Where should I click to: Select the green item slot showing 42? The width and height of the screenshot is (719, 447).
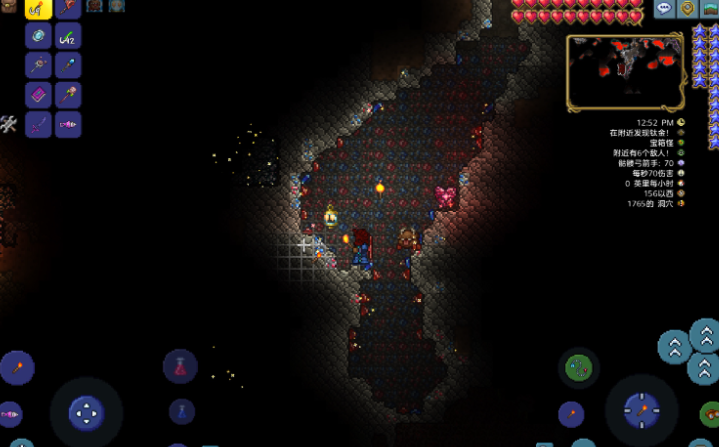[68, 36]
